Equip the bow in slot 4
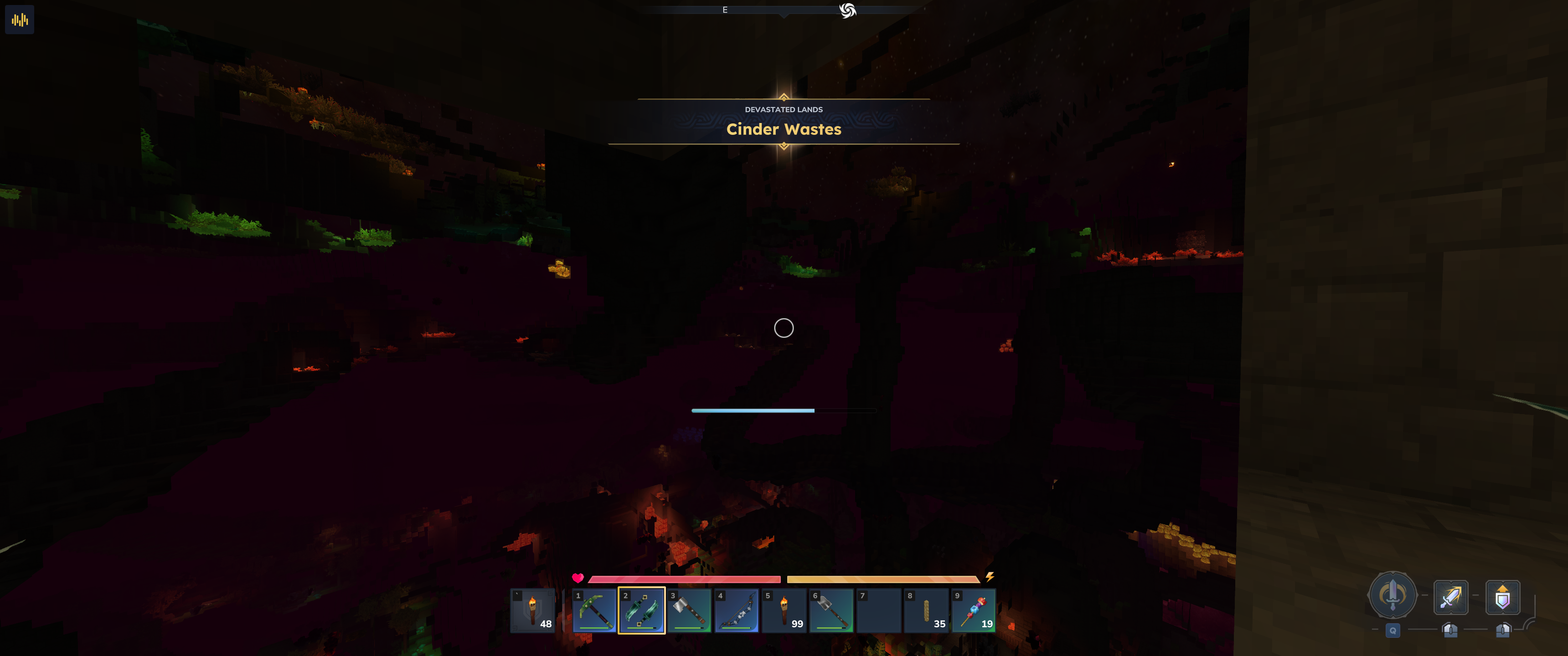The width and height of the screenshot is (1568, 656). 737,610
